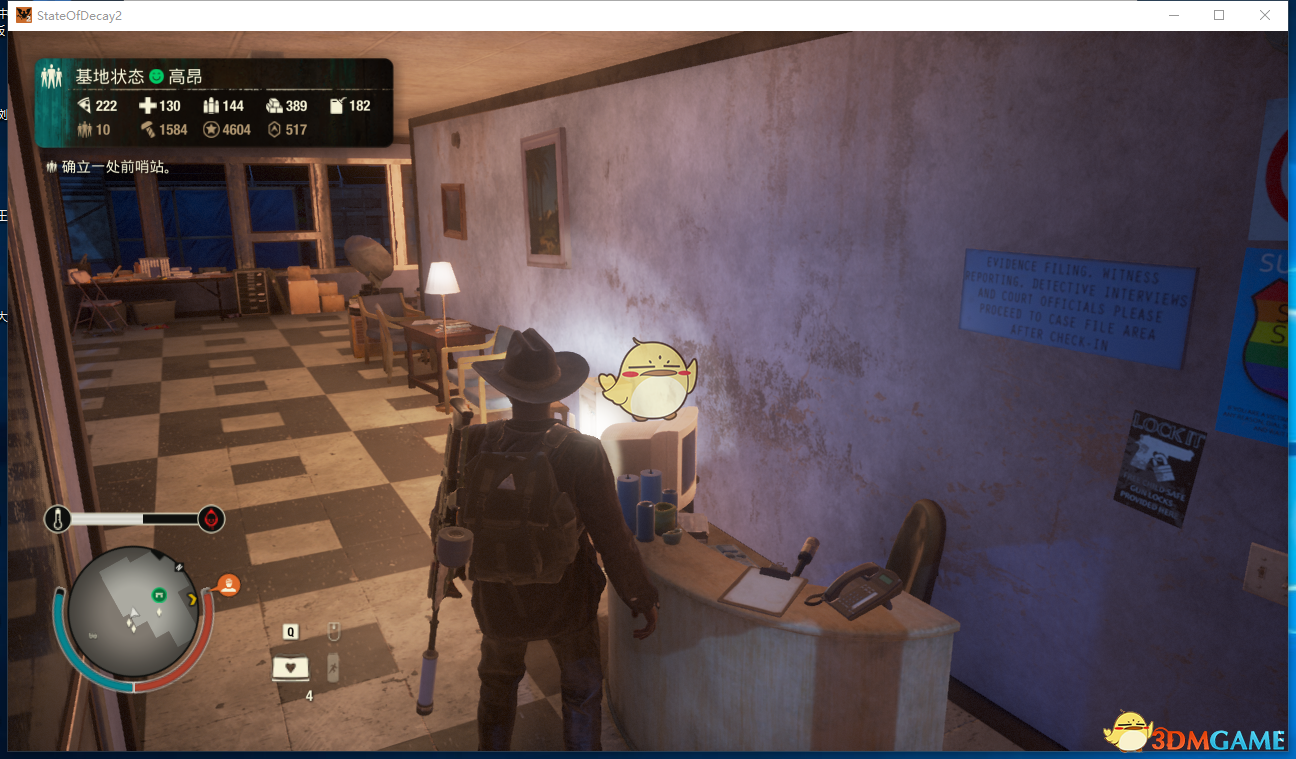The height and width of the screenshot is (759, 1296).
Task: Maximize the StateOfDecay2 window
Action: [1219, 15]
